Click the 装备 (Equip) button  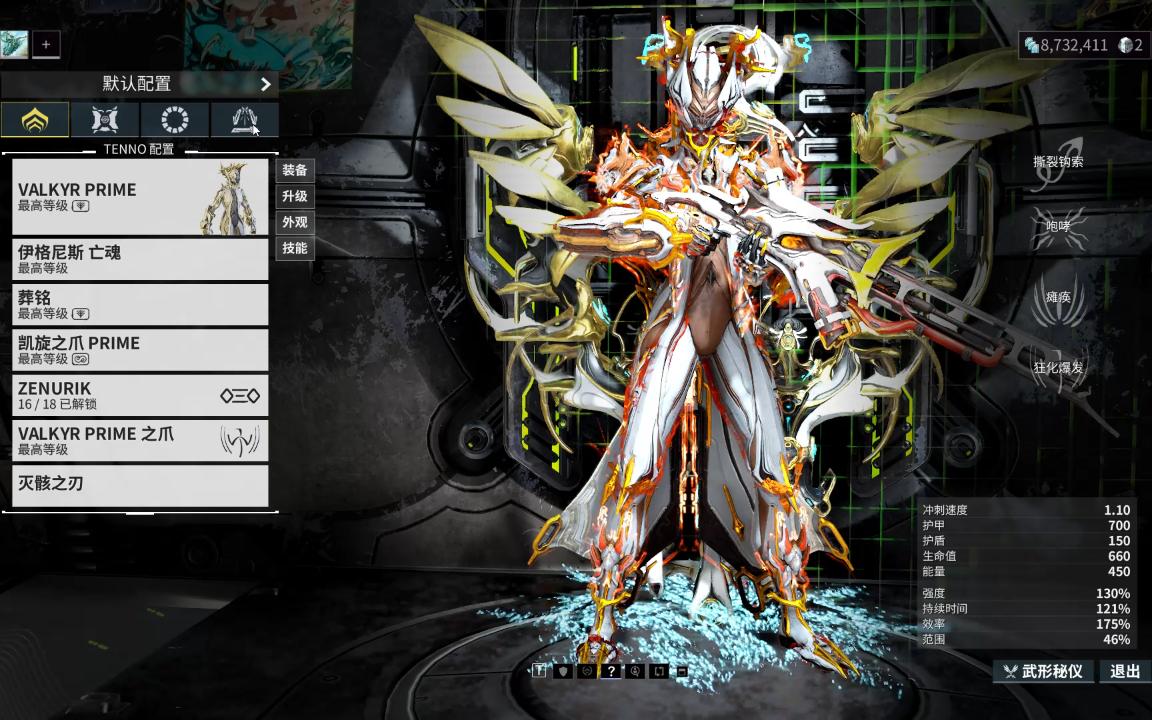295,171
